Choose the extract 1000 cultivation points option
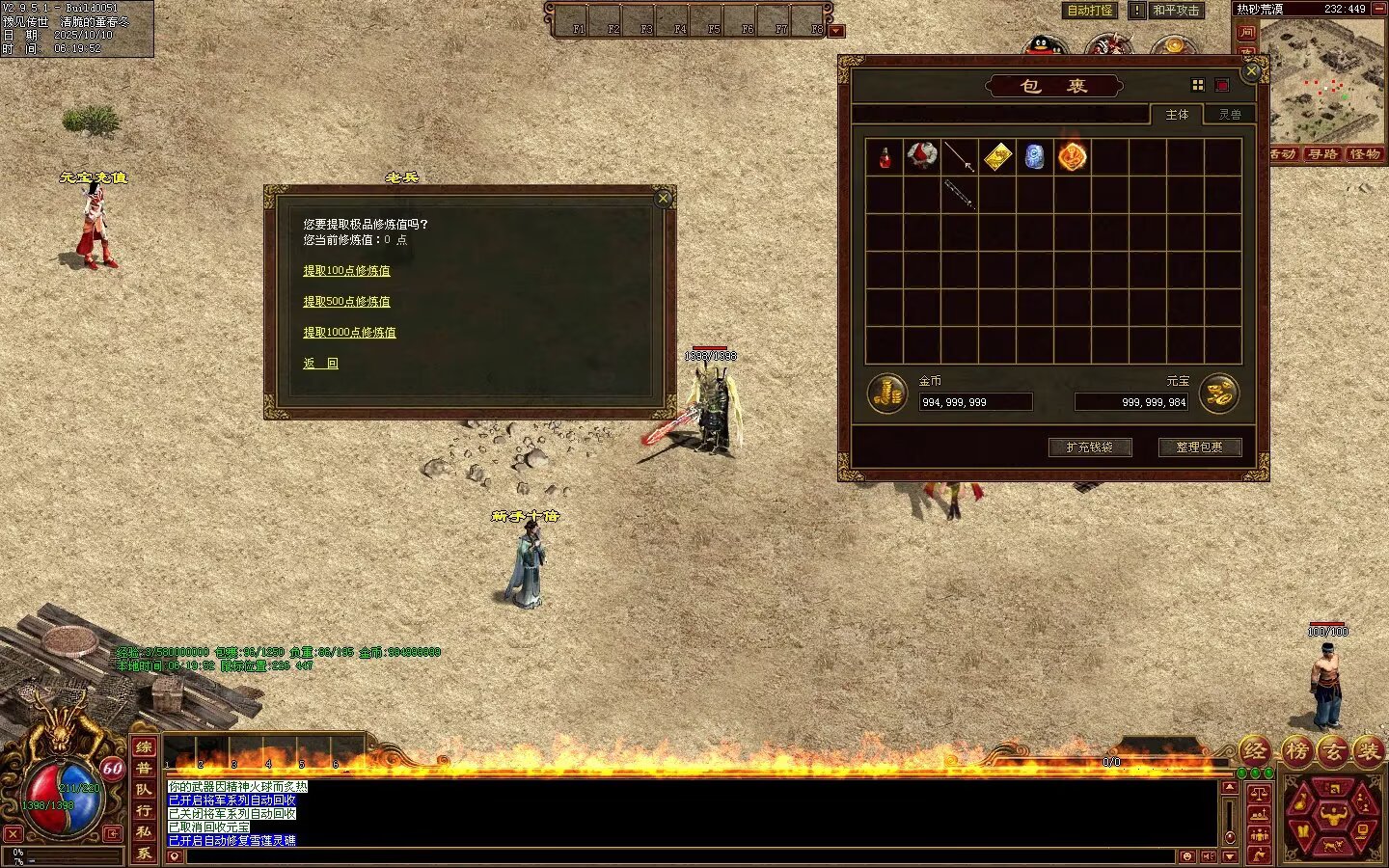1389x868 pixels. point(349,333)
